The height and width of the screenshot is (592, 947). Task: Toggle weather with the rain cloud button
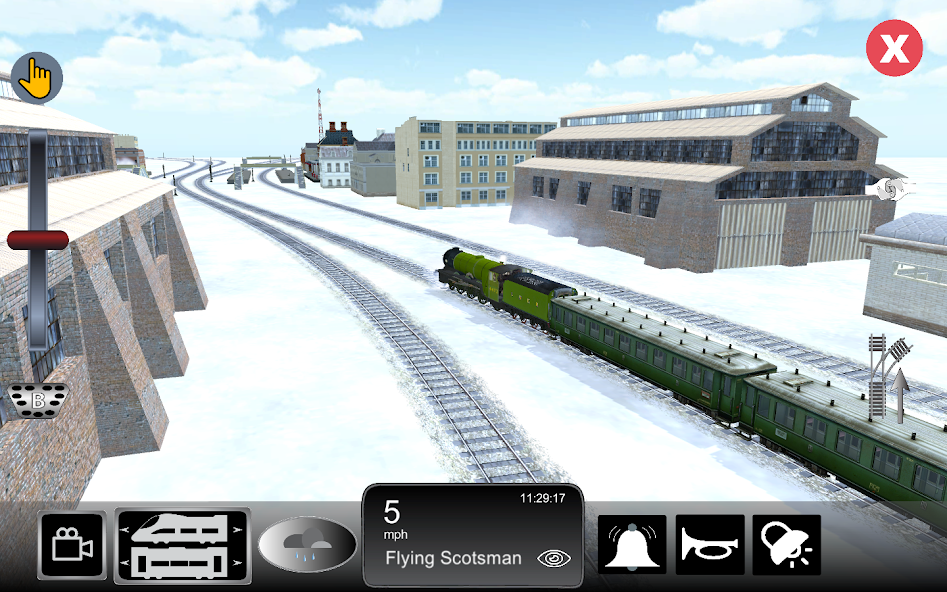[x=307, y=546]
